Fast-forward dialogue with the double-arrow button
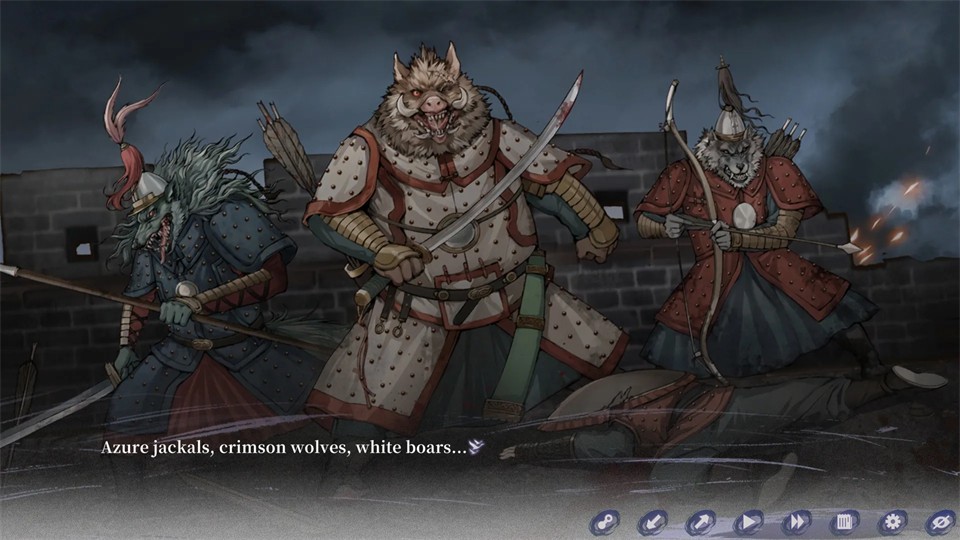Screen dimensions: 960x540 [797, 521]
